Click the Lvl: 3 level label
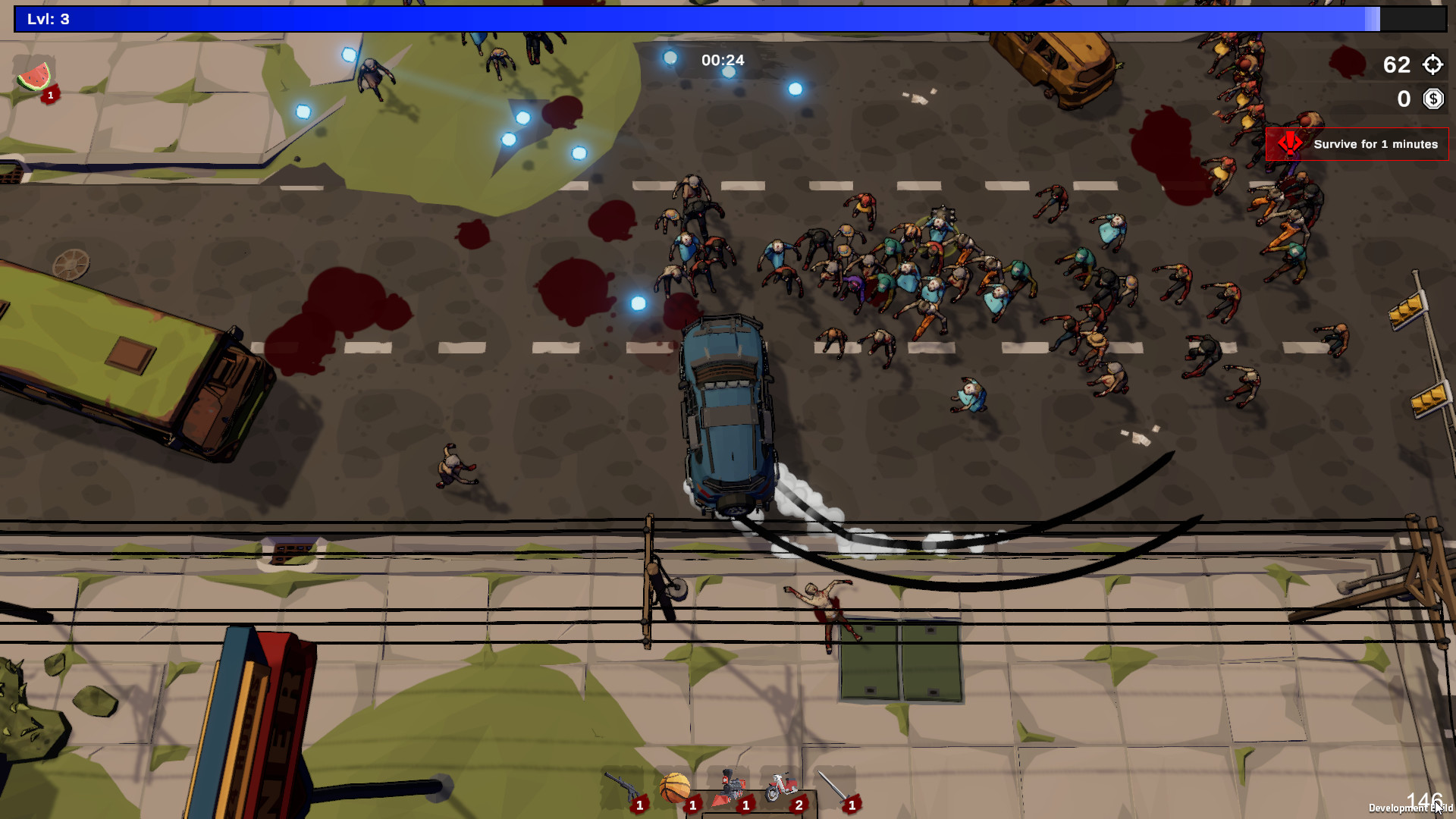 click(x=47, y=20)
